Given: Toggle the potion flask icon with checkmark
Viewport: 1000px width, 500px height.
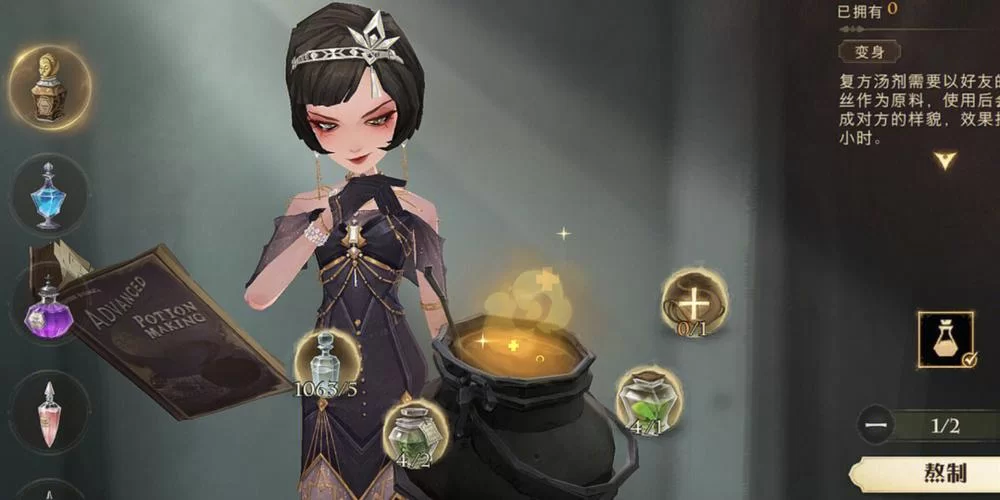Looking at the screenshot, I should pyautogui.click(x=946, y=340).
